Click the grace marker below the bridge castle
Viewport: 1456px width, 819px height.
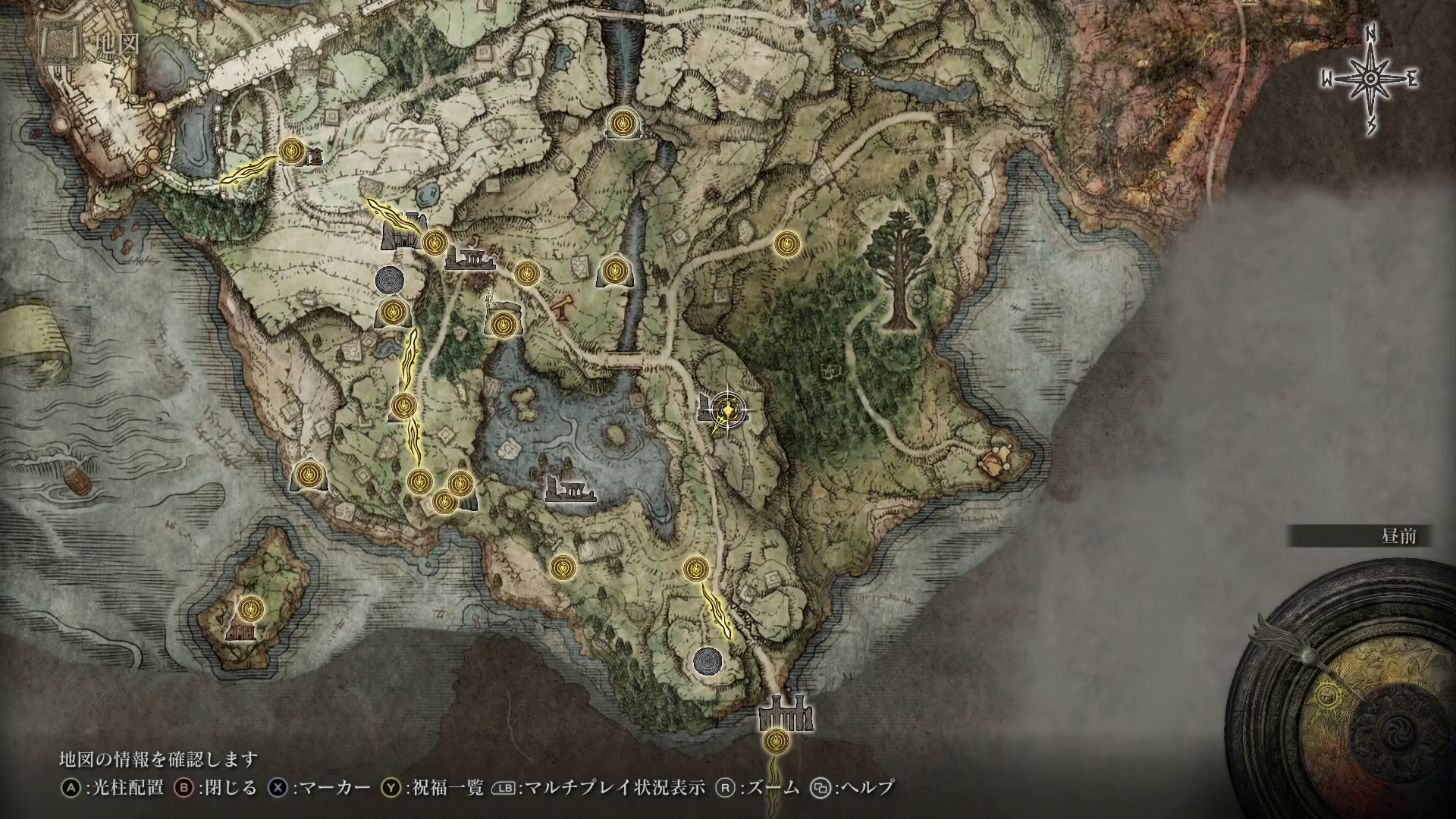coord(774,740)
